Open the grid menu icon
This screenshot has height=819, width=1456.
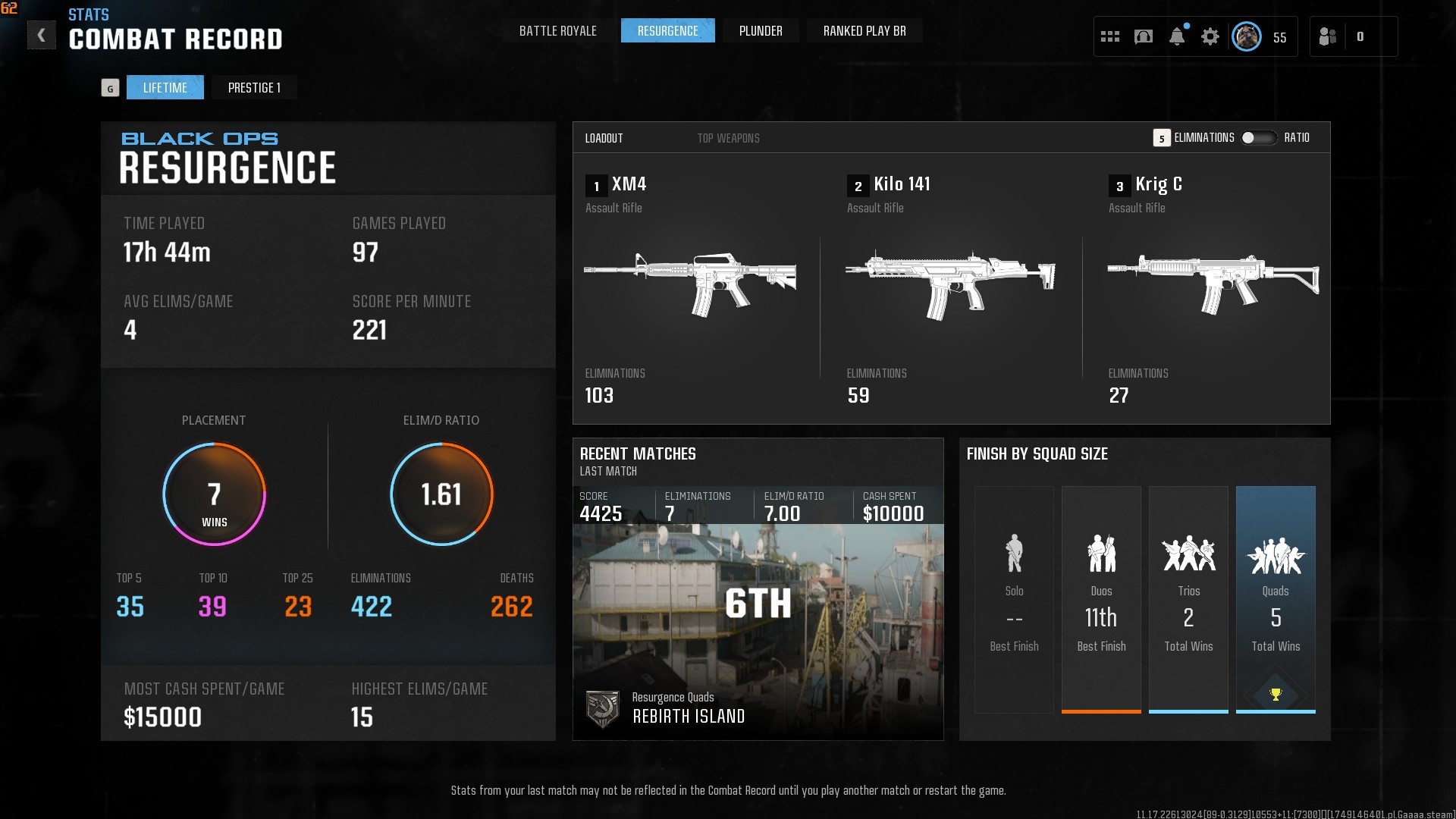(x=1110, y=36)
